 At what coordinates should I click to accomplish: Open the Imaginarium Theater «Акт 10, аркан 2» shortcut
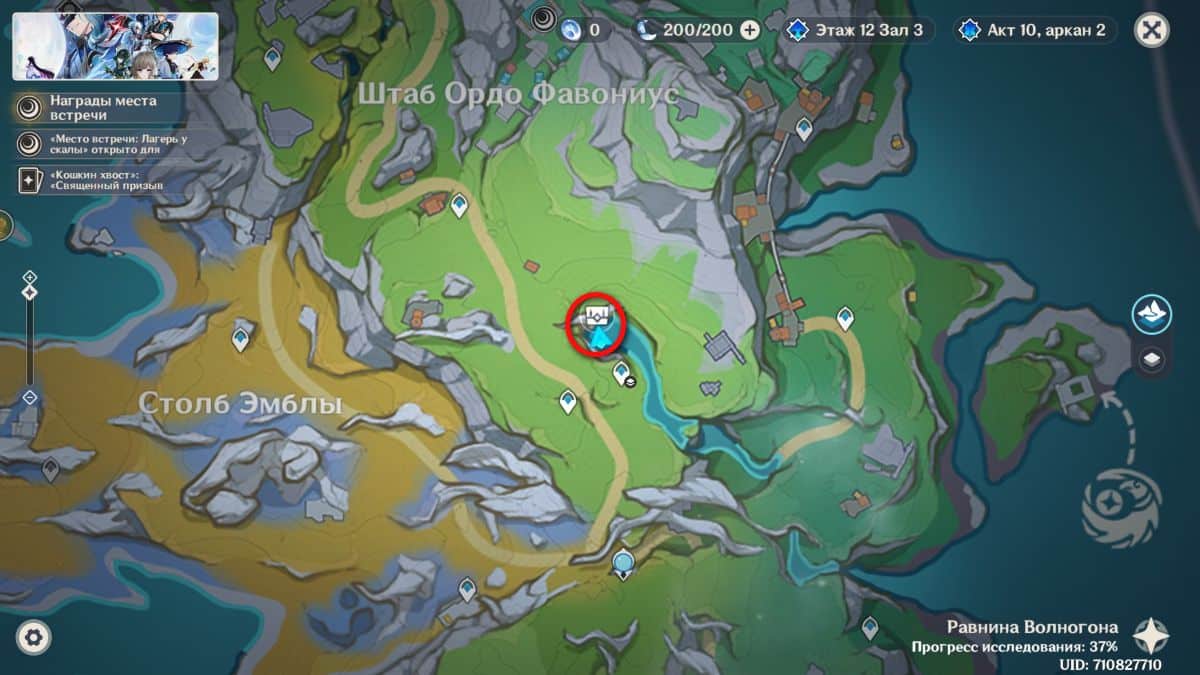[x=1036, y=30]
